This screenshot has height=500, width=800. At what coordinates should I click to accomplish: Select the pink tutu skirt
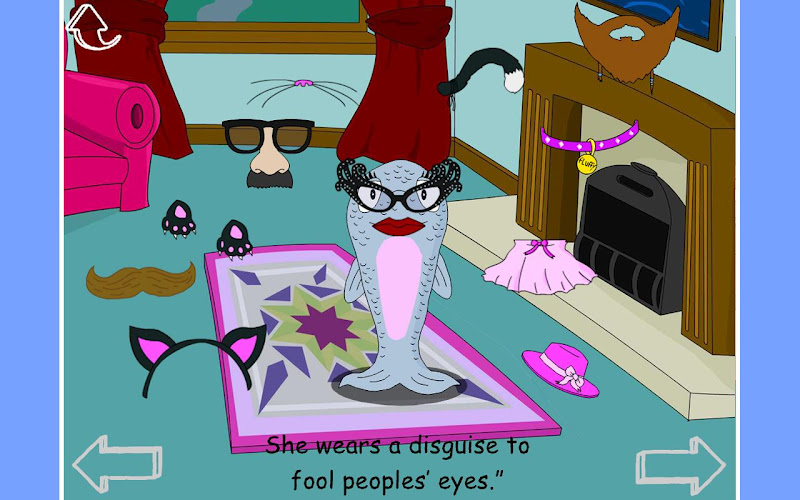(539, 264)
